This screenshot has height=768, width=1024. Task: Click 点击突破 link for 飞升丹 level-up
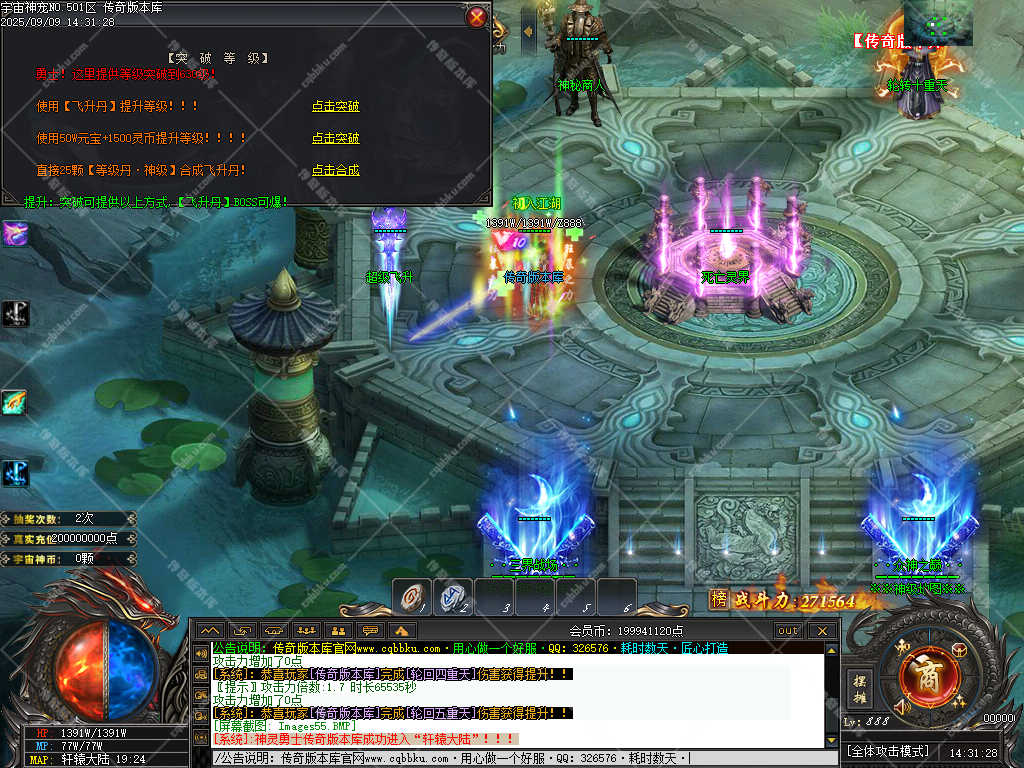pos(335,106)
